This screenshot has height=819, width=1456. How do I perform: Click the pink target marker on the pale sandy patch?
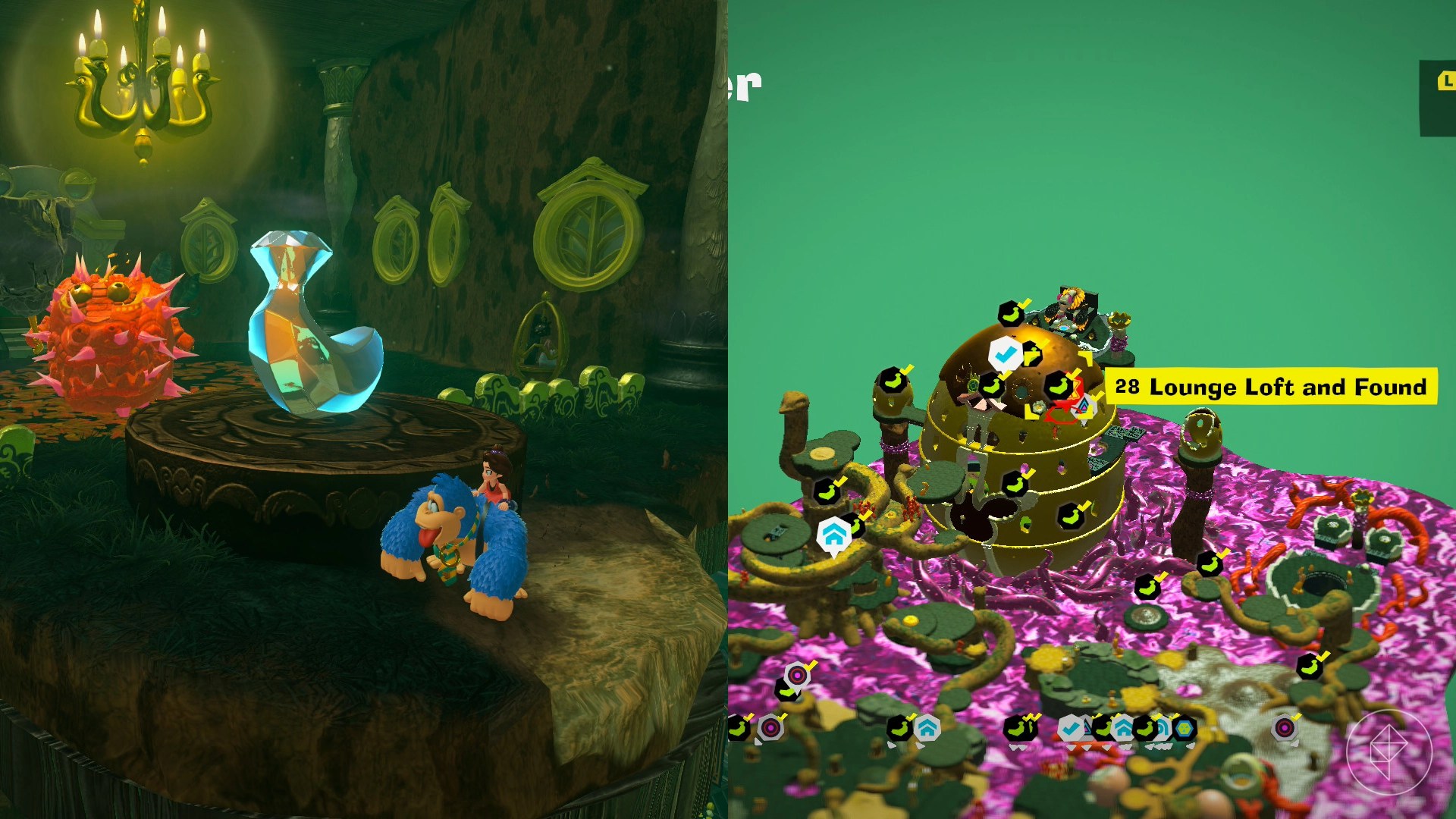coord(1284,729)
